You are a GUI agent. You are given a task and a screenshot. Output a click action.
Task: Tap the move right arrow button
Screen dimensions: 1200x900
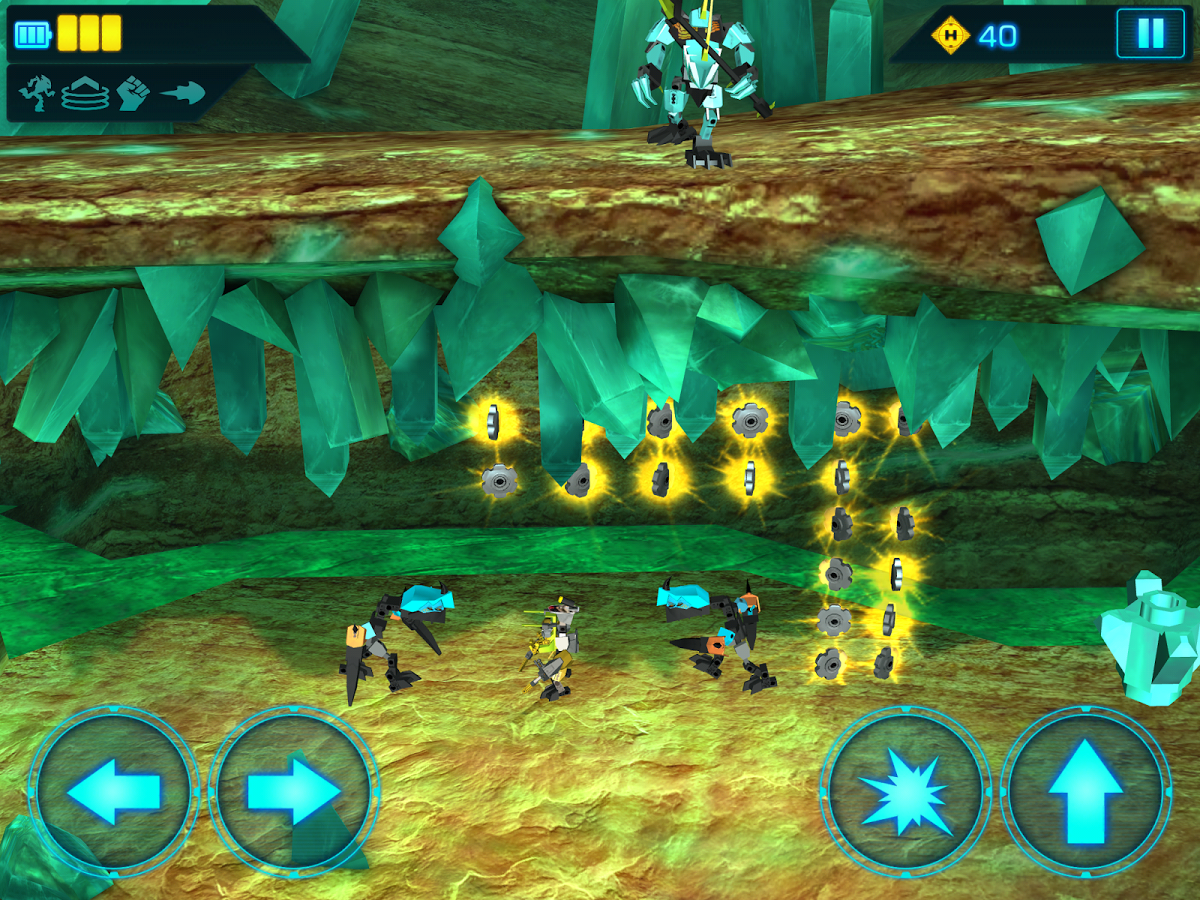(x=293, y=792)
